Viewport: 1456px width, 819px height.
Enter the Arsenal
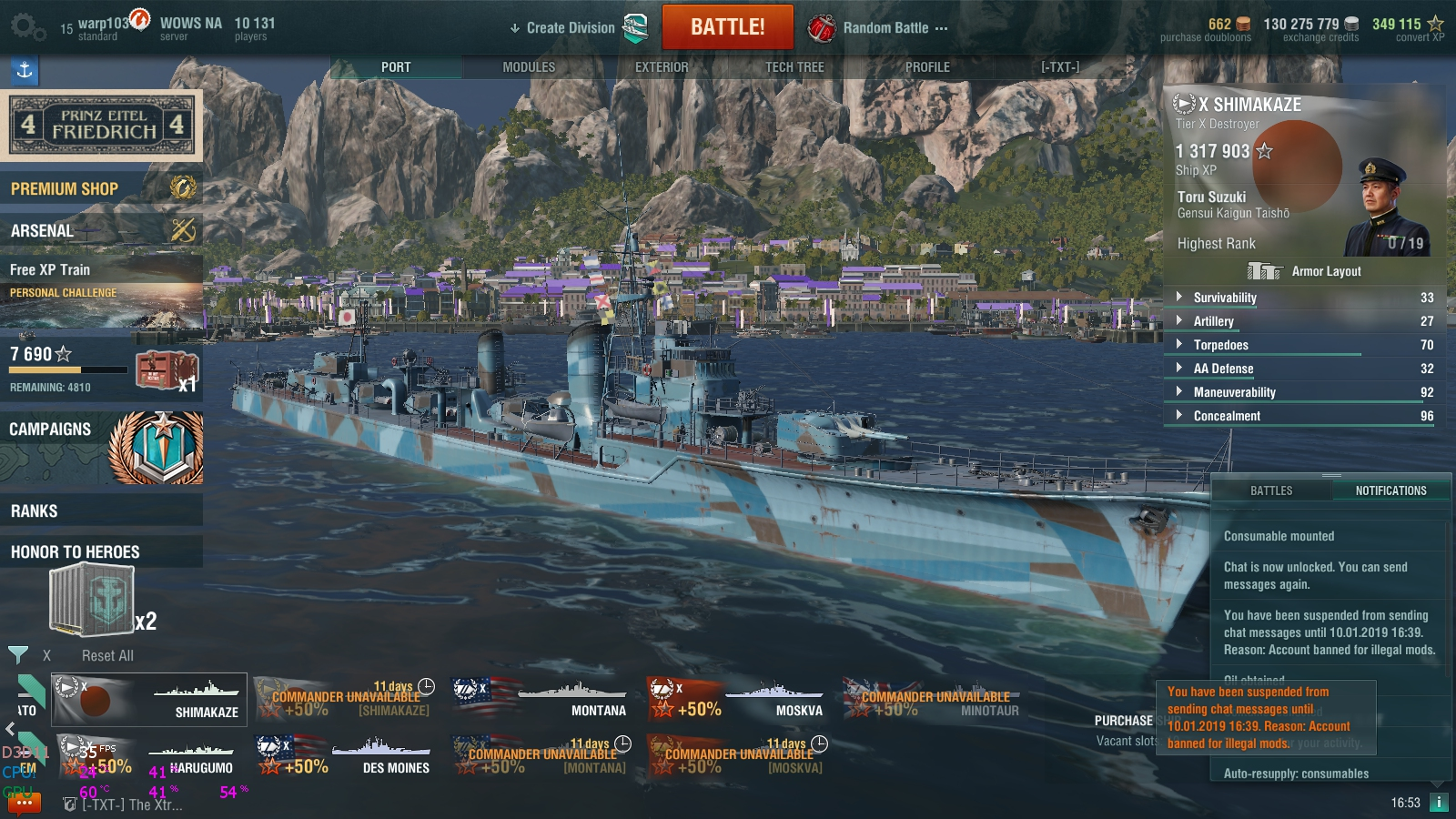click(x=100, y=230)
